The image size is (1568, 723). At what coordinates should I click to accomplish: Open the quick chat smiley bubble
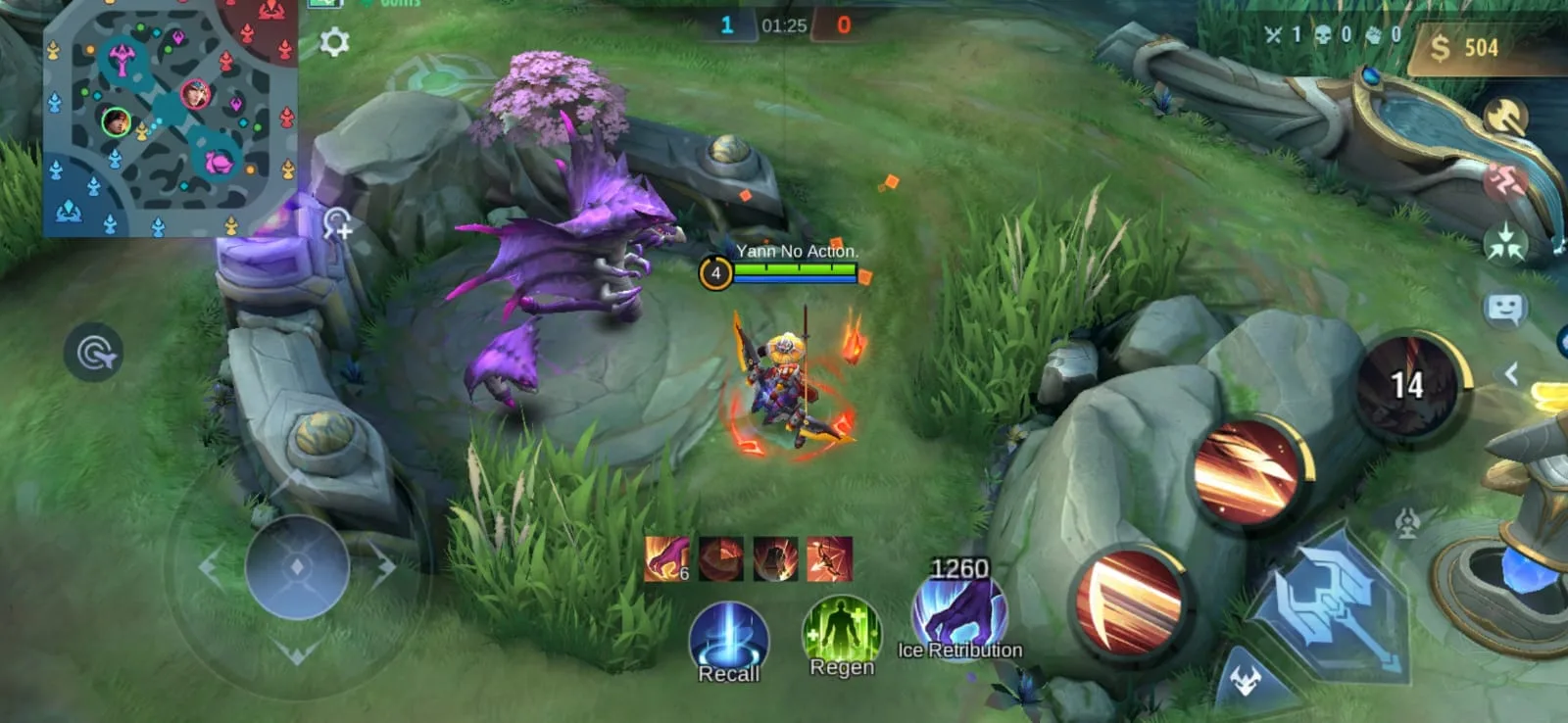click(1504, 310)
